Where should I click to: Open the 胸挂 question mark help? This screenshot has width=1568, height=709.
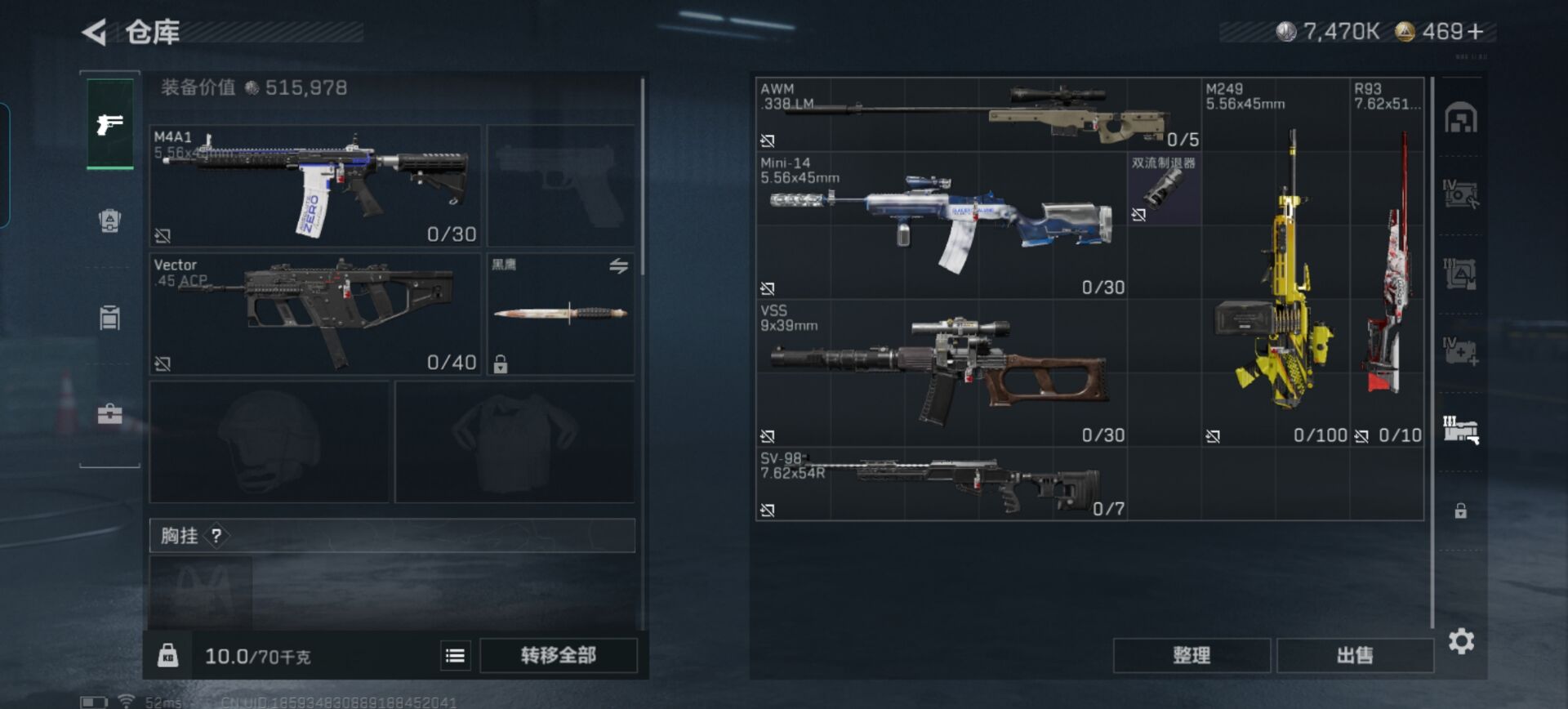point(216,536)
